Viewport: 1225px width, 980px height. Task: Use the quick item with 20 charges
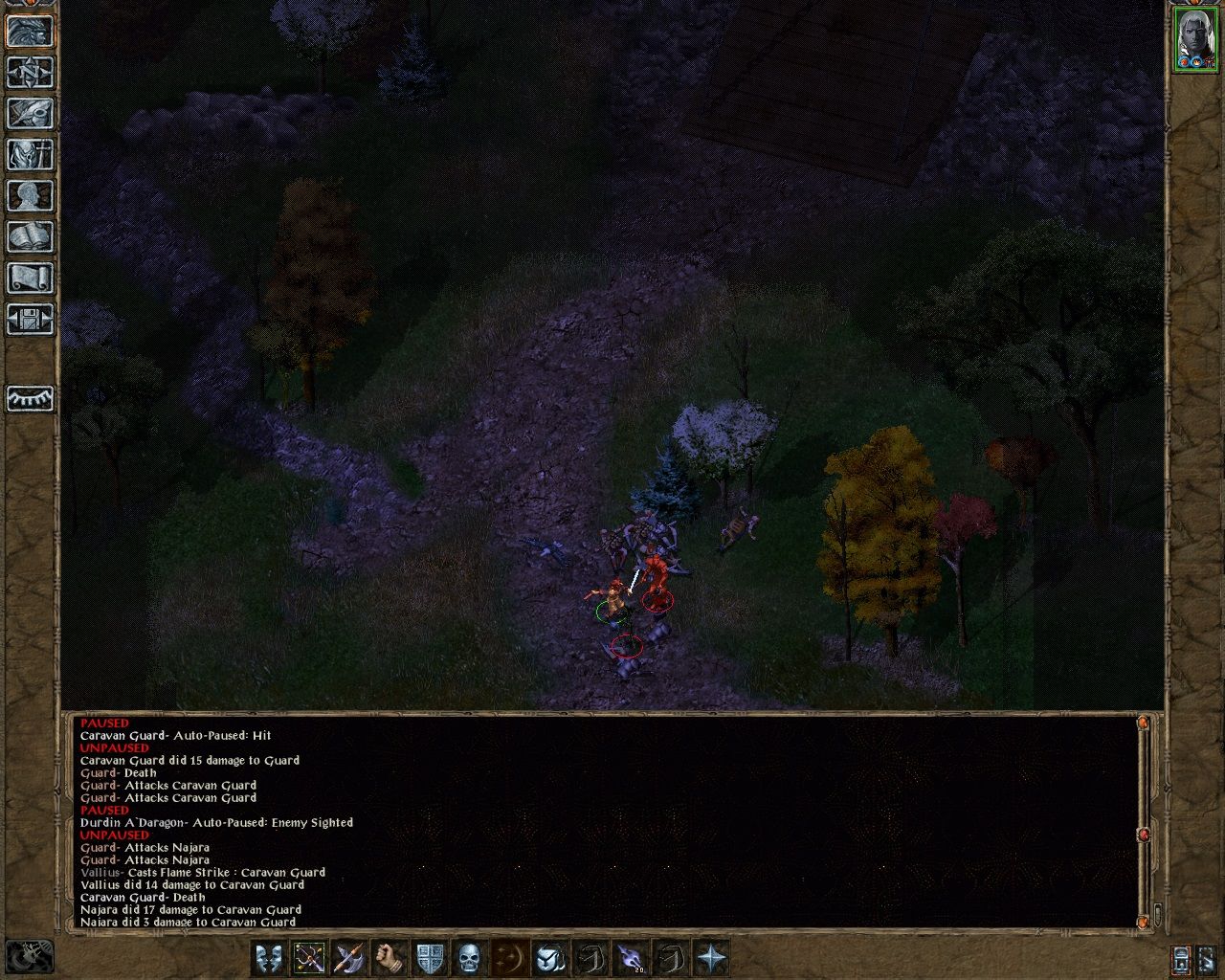click(630, 957)
